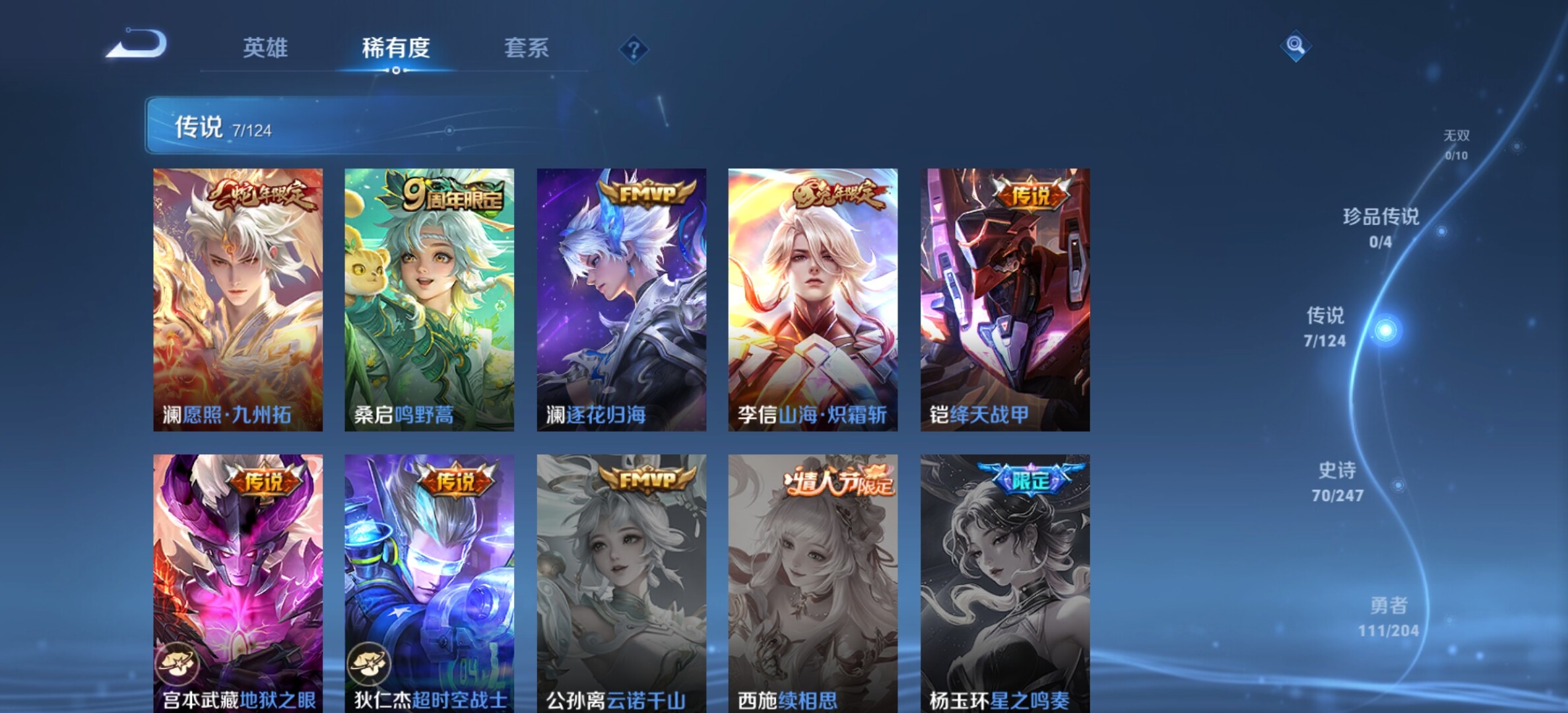Choose the 桑启 鸣野蒿 skin card
1568x713 pixels.
pos(429,299)
